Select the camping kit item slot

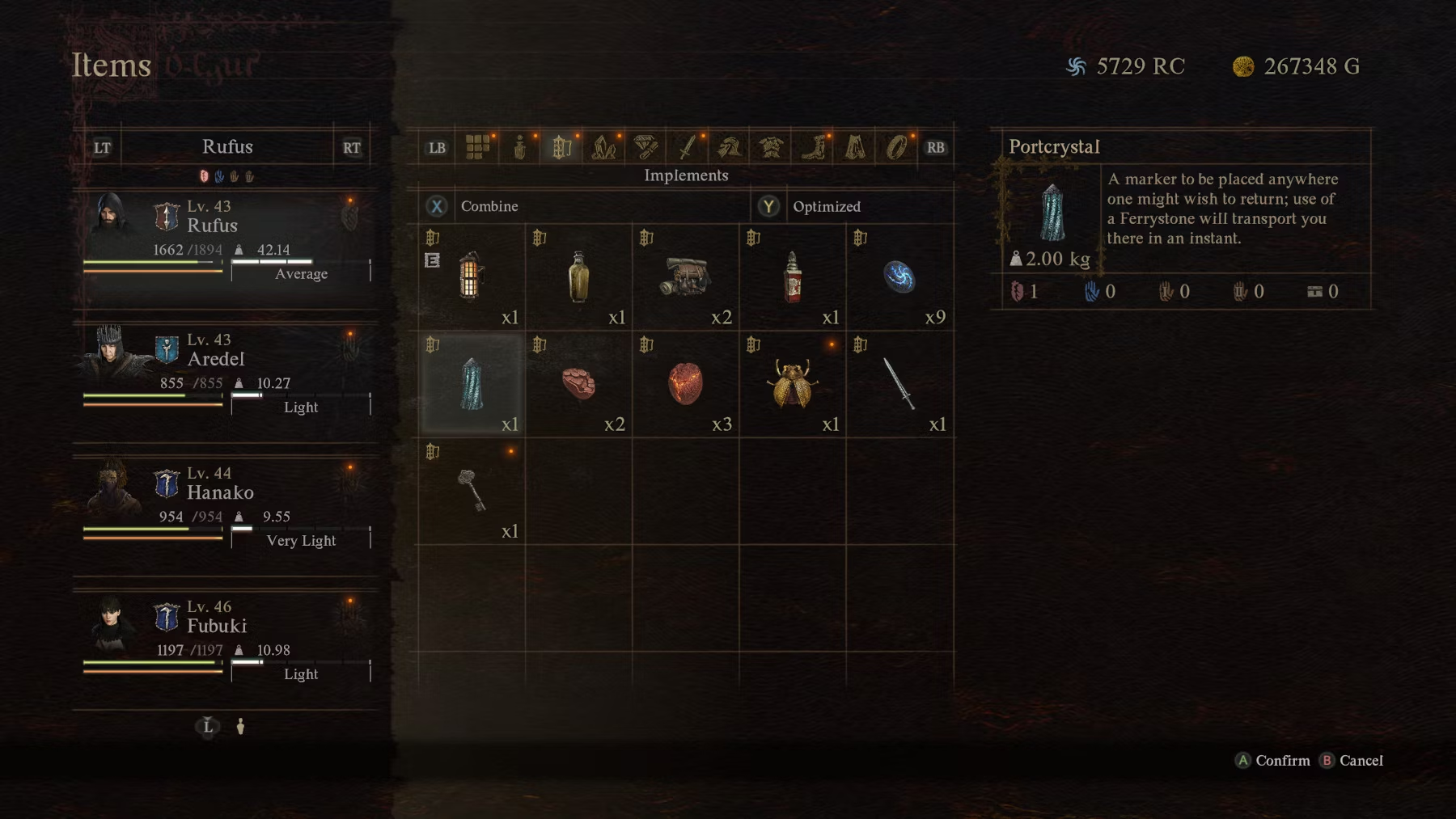coord(685,277)
